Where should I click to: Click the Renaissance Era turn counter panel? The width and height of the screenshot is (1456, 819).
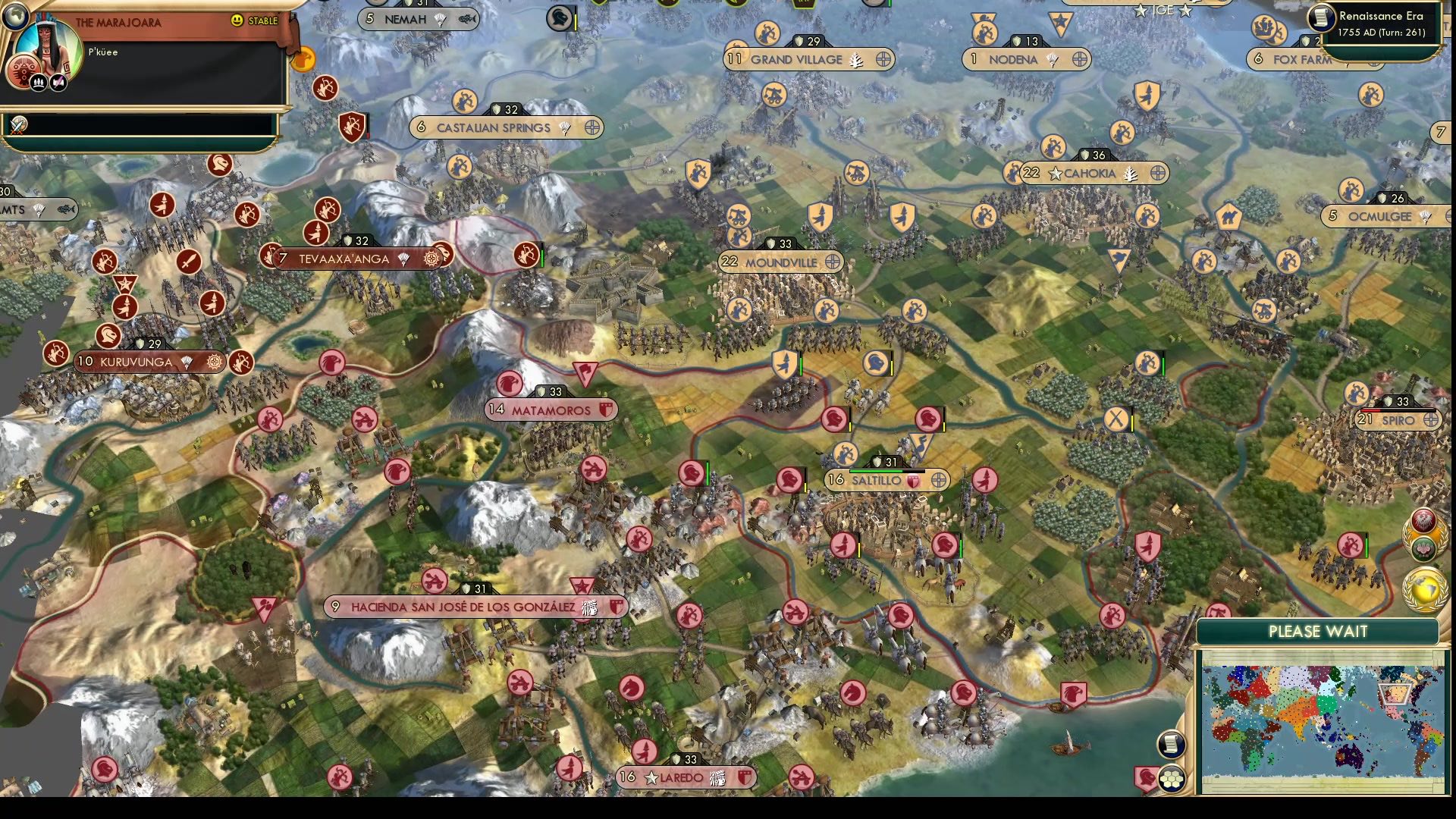pos(1380,23)
